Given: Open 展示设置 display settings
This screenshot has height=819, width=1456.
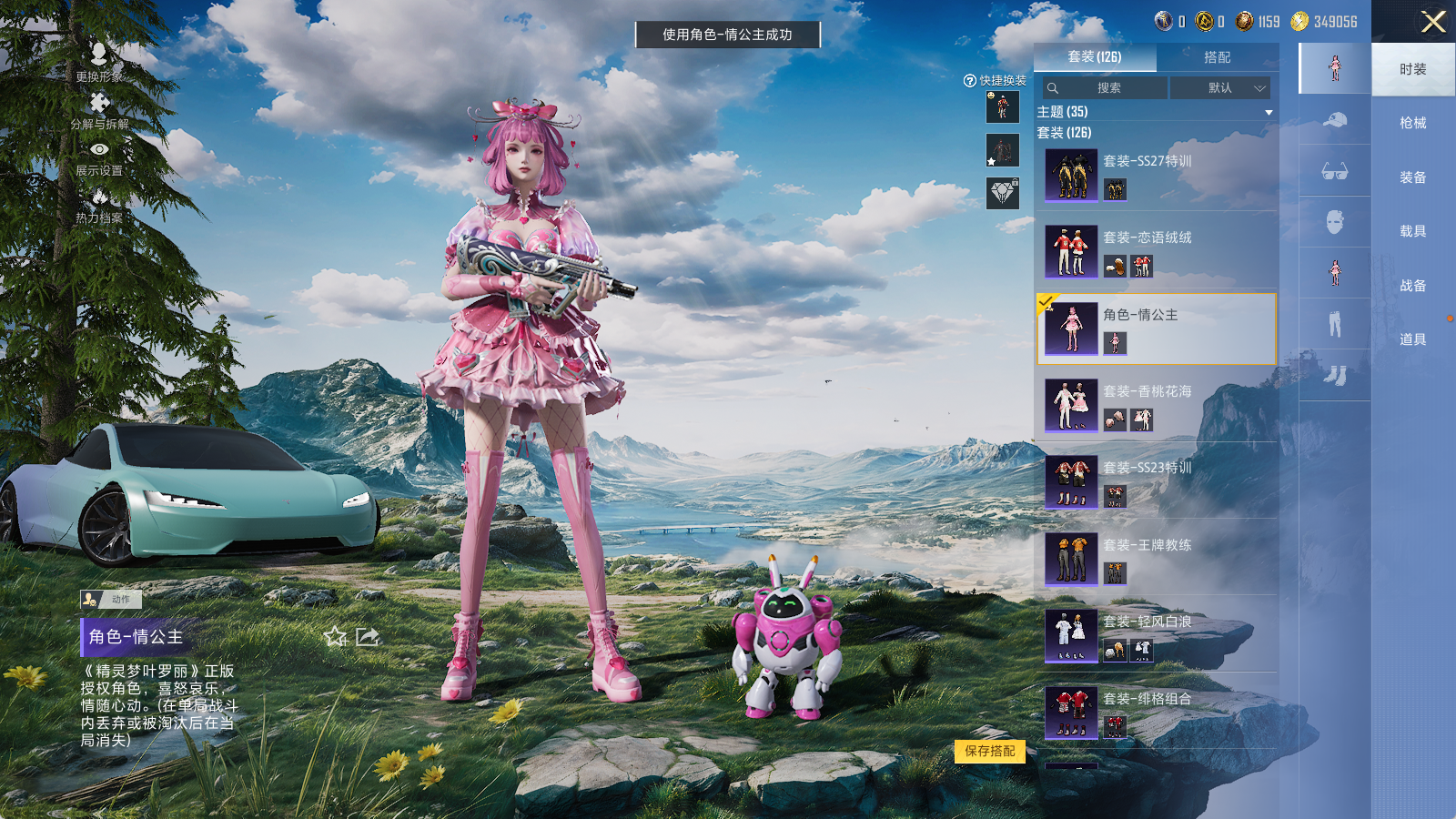Looking at the screenshot, I should pyautogui.click(x=99, y=157).
